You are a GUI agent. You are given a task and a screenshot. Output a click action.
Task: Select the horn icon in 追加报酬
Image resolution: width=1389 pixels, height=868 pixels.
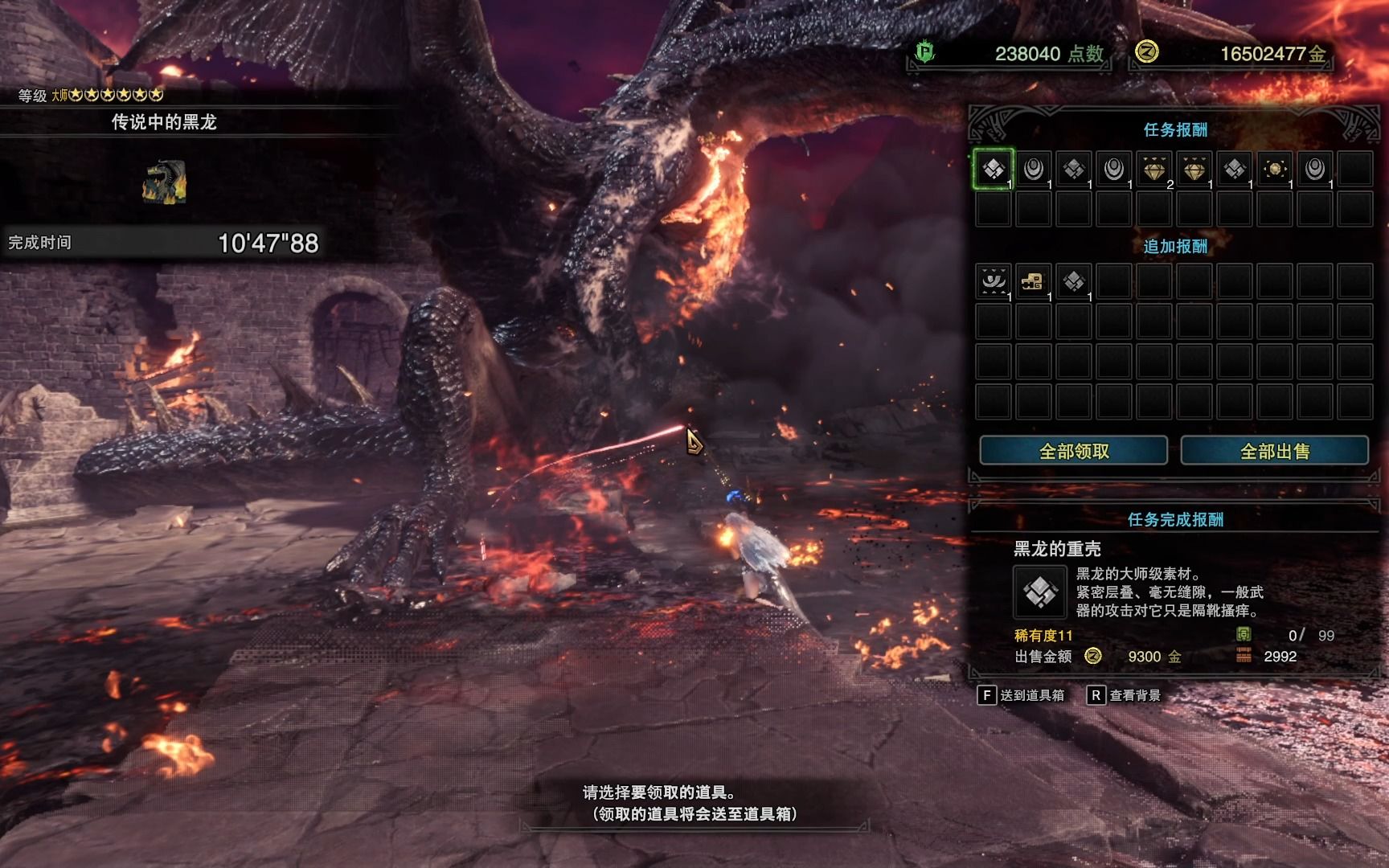(x=994, y=281)
